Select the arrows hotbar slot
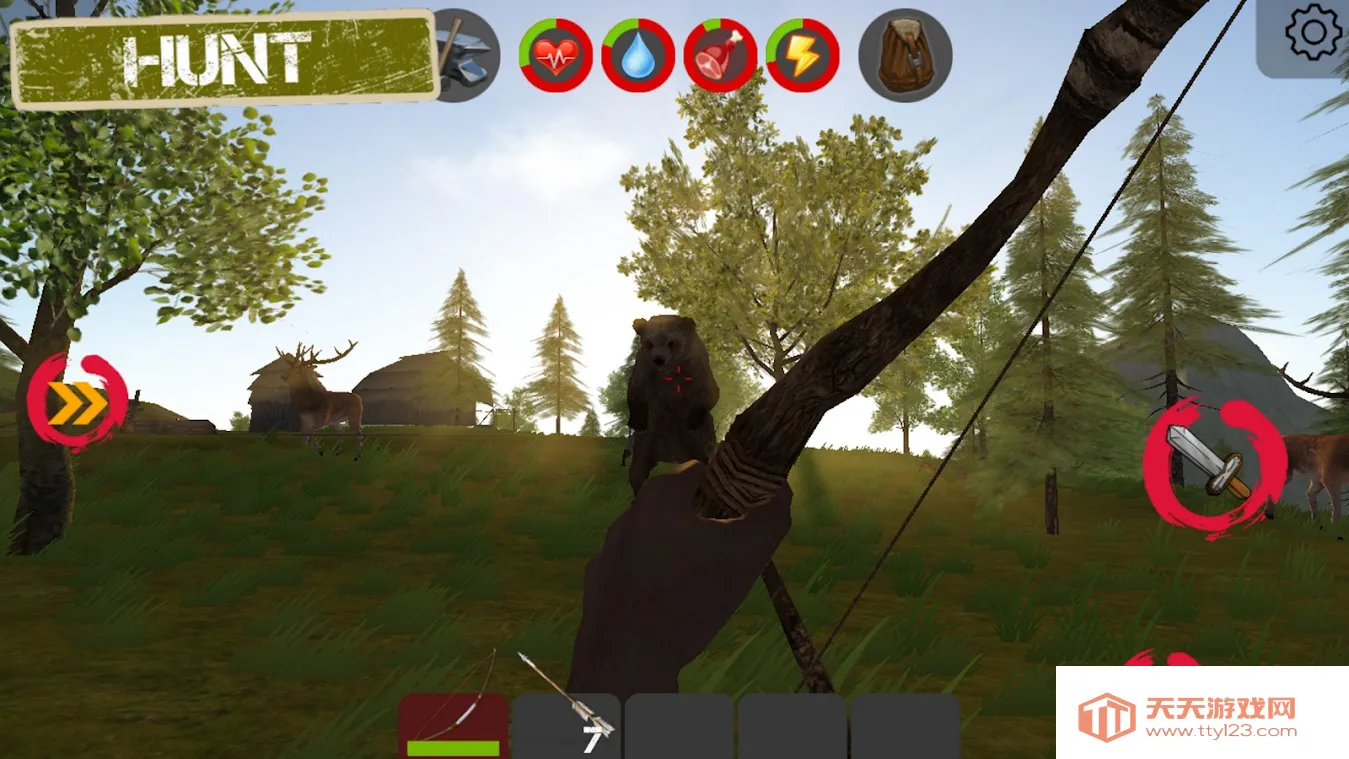Viewport: 1349px width, 759px height. click(566, 724)
